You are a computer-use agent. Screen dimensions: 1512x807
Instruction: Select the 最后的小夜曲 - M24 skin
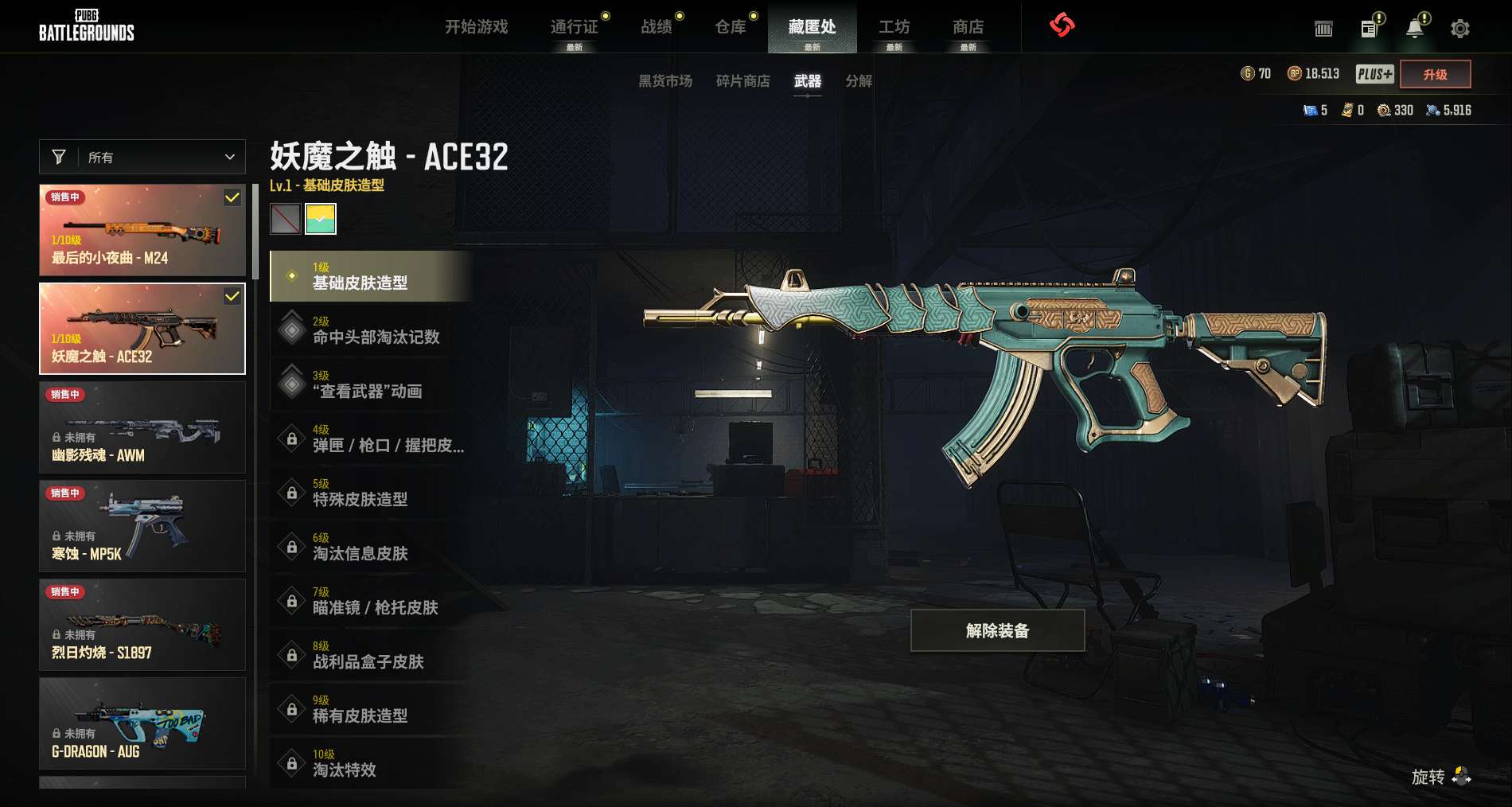pyautogui.click(x=142, y=230)
